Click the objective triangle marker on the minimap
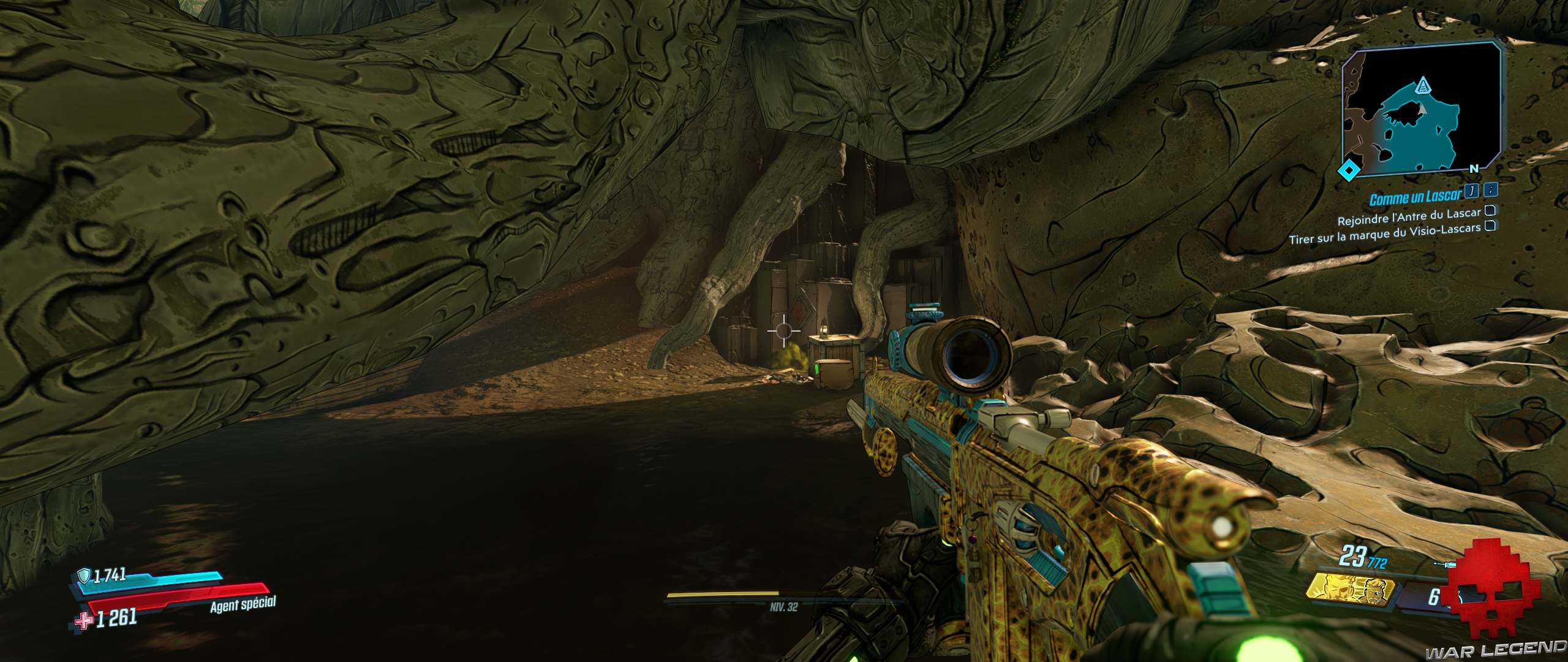 (x=1423, y=86)
